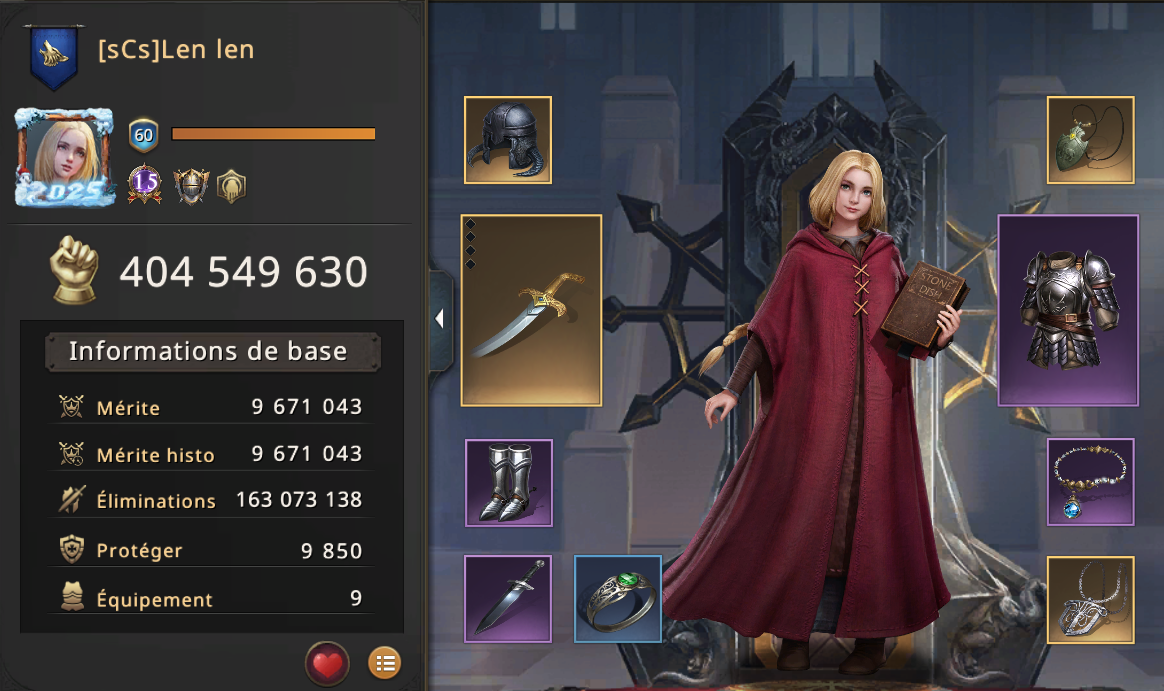This screenshot has height=691, width=1164.
Task: Select the knight helmet shield badge
Action: coord(189,185)
